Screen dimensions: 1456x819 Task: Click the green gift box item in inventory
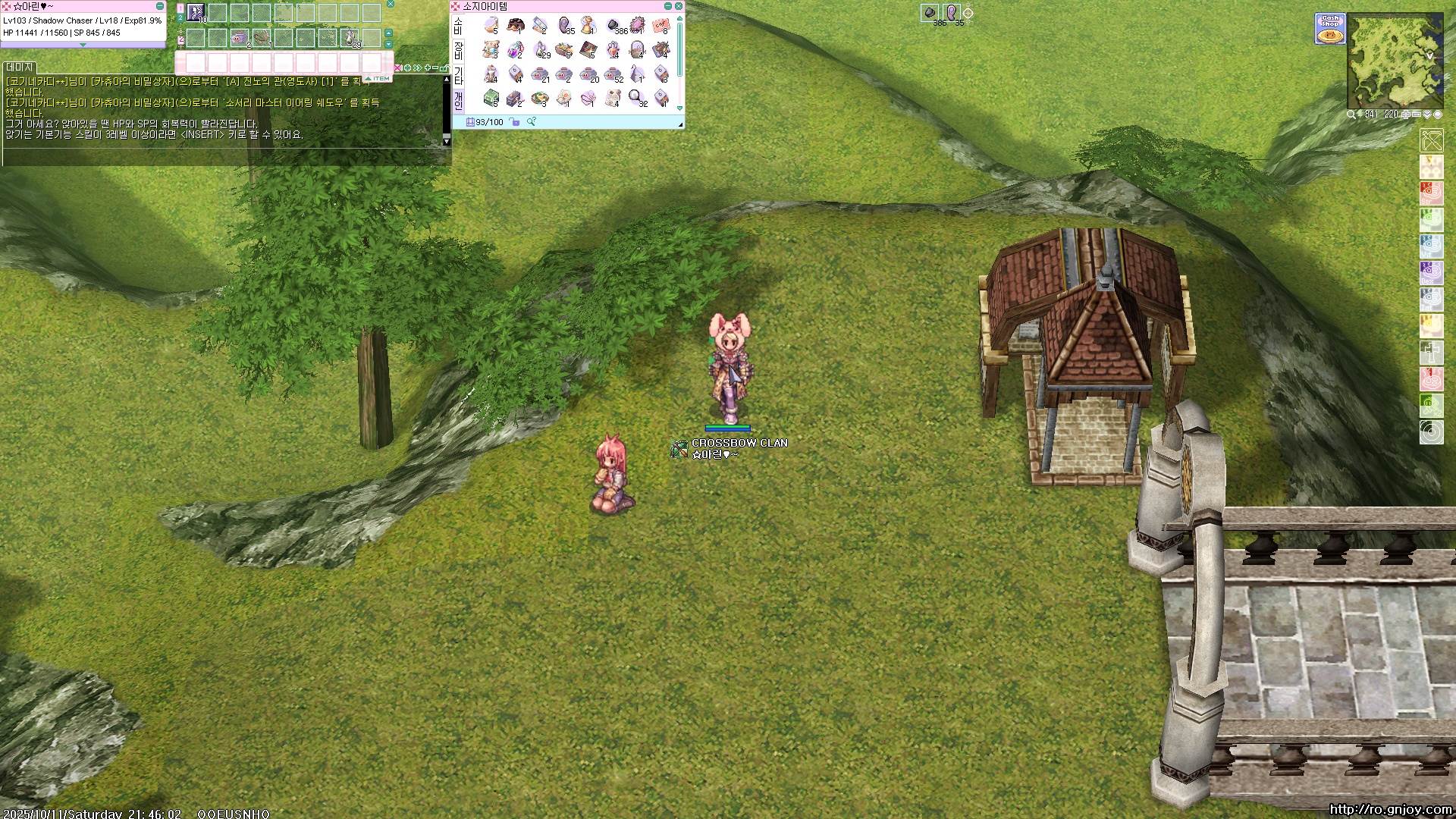(491, 98)
